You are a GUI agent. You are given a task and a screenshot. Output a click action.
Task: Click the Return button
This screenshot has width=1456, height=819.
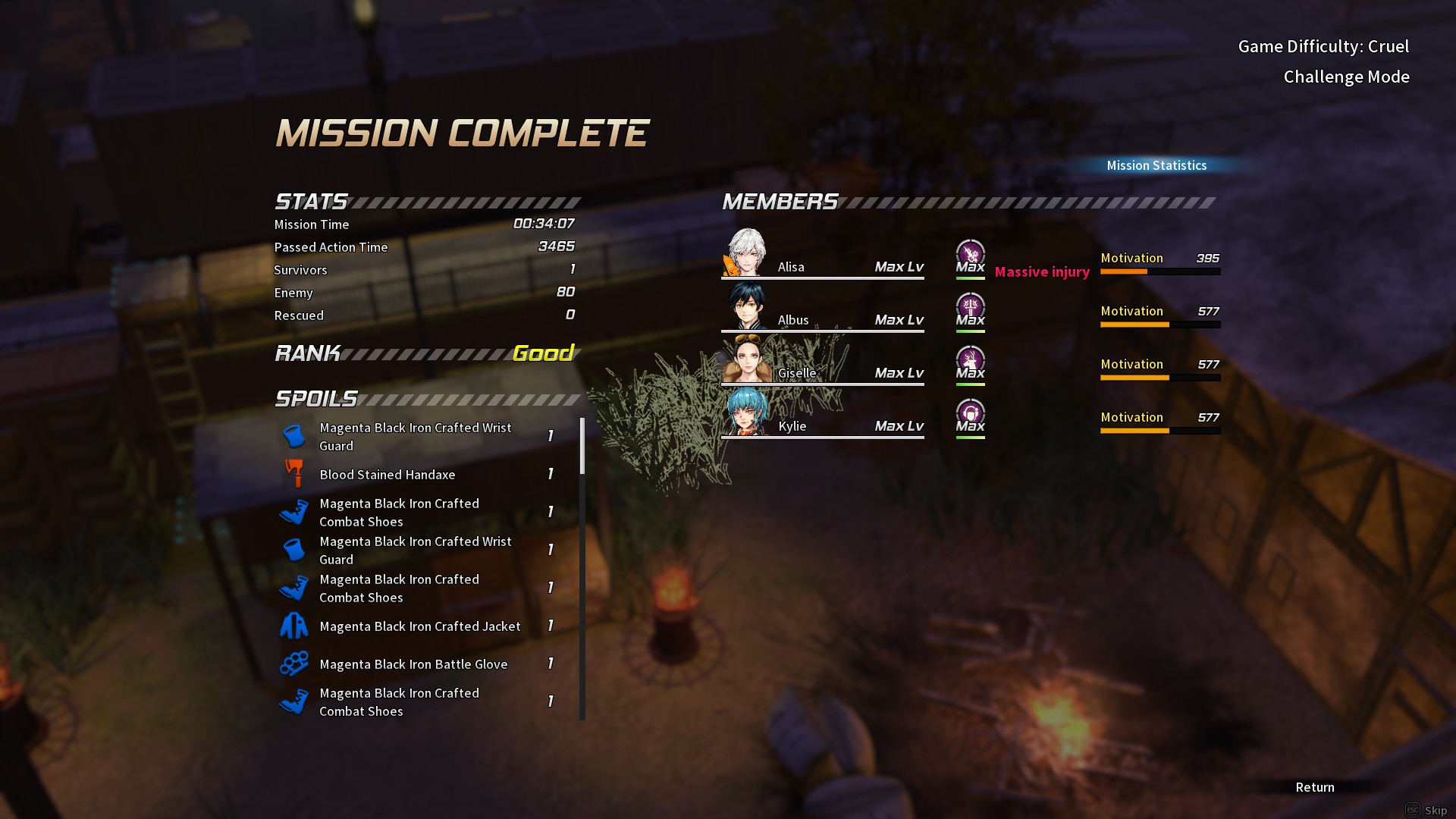pos(1314,787)
